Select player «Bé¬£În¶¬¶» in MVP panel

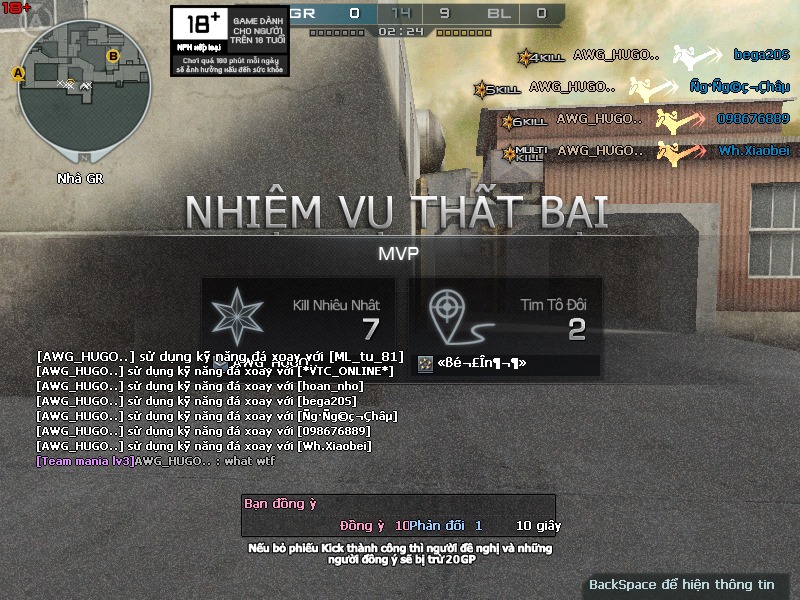coord(480,364)
